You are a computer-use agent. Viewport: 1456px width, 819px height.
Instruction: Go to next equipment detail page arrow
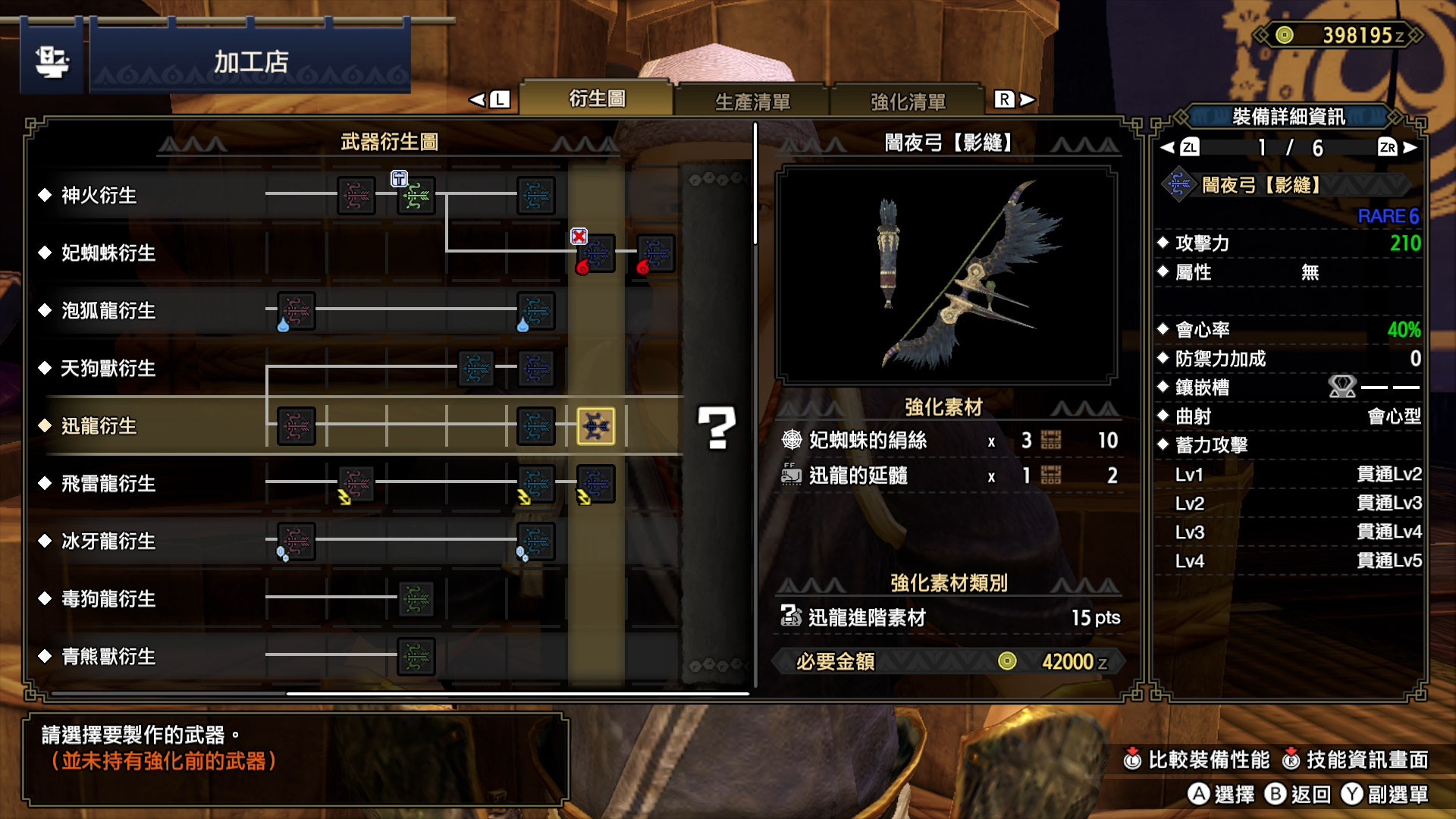pos(1410,147)
